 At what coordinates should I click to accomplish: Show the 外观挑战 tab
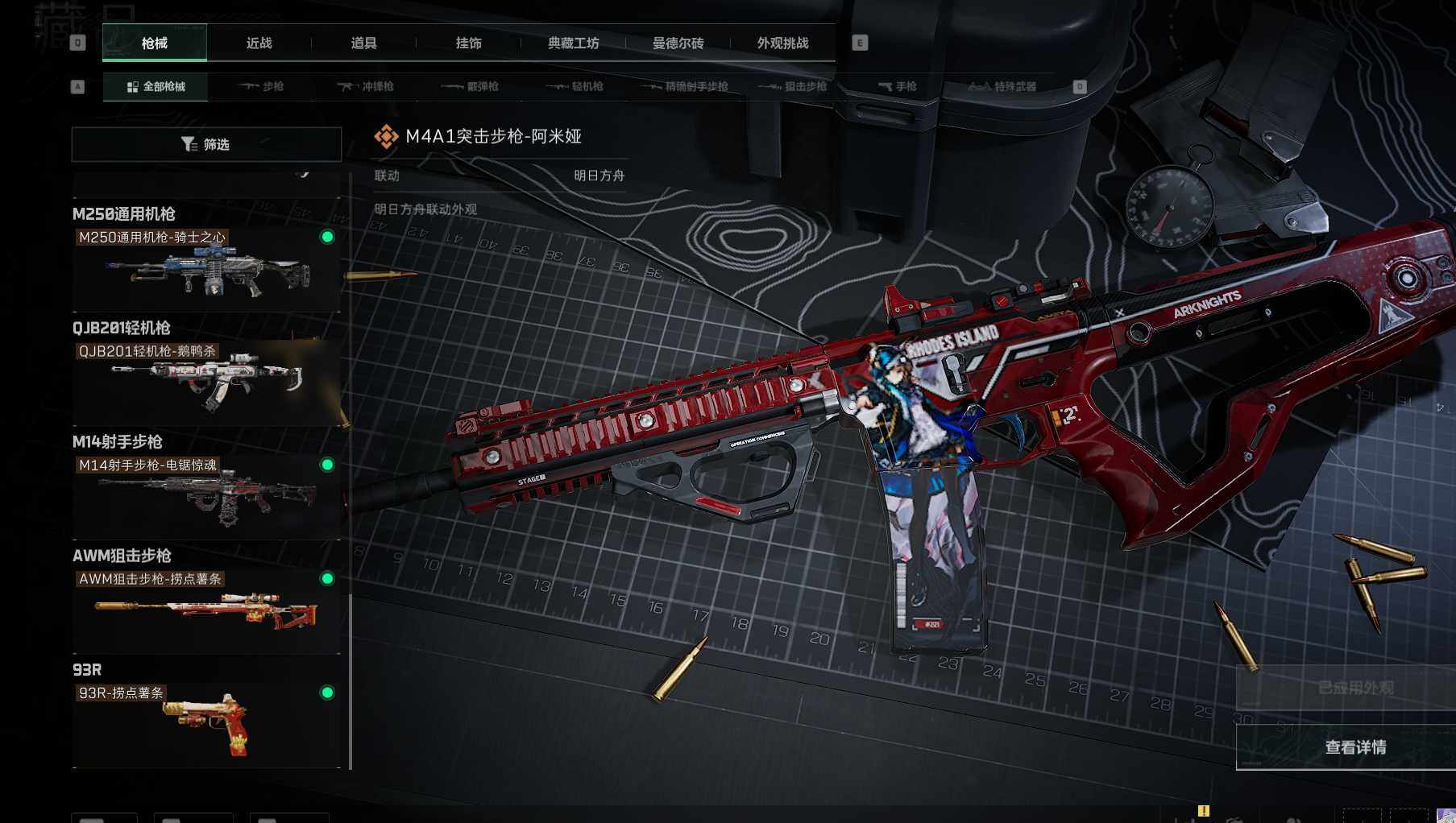tap(782, 43)
